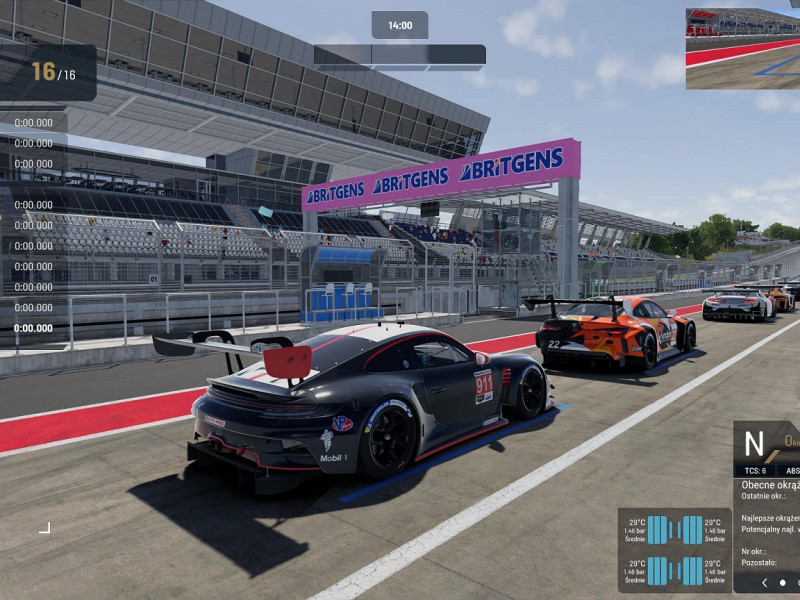Screen dimensions: 800x600
Task: Click the left arrow on the lap info panel
Action: pos(765,582)
